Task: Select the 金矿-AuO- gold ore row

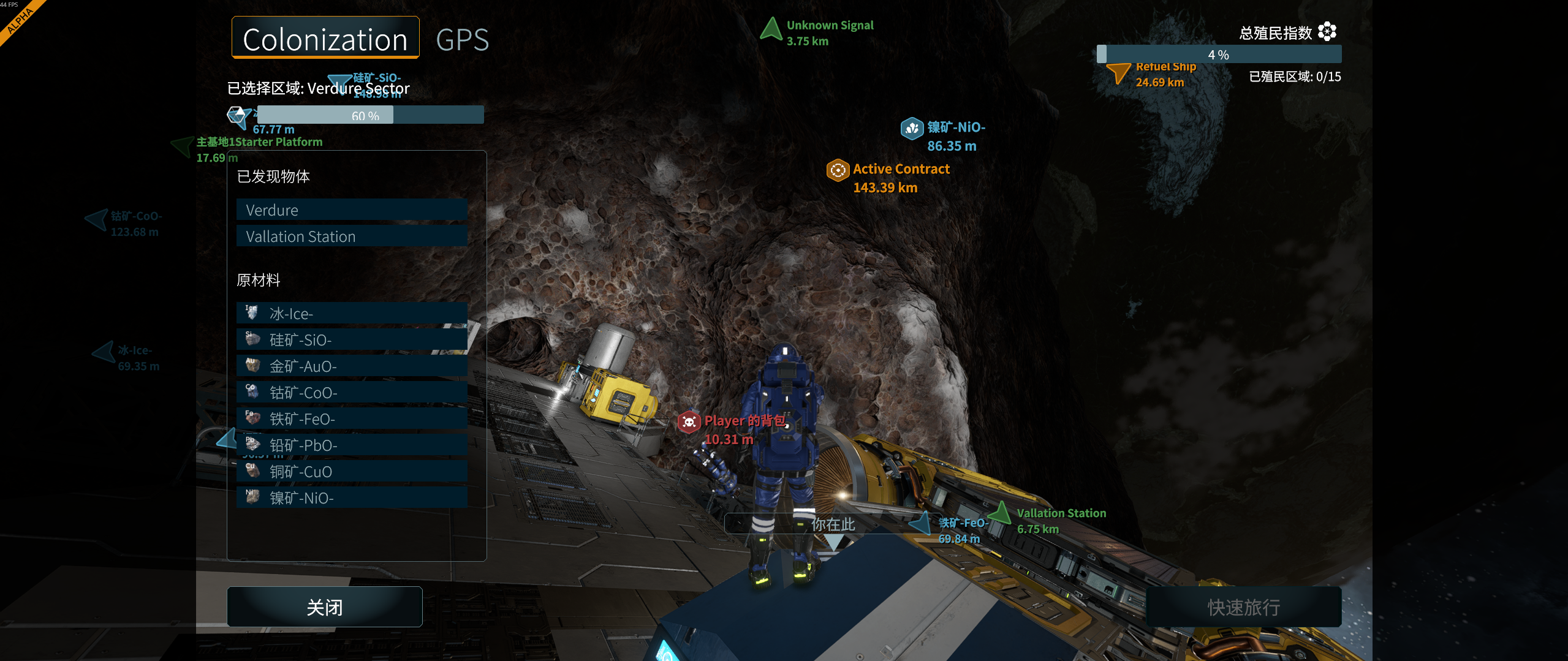Action: pyautogui.click(x=352, y=366)
